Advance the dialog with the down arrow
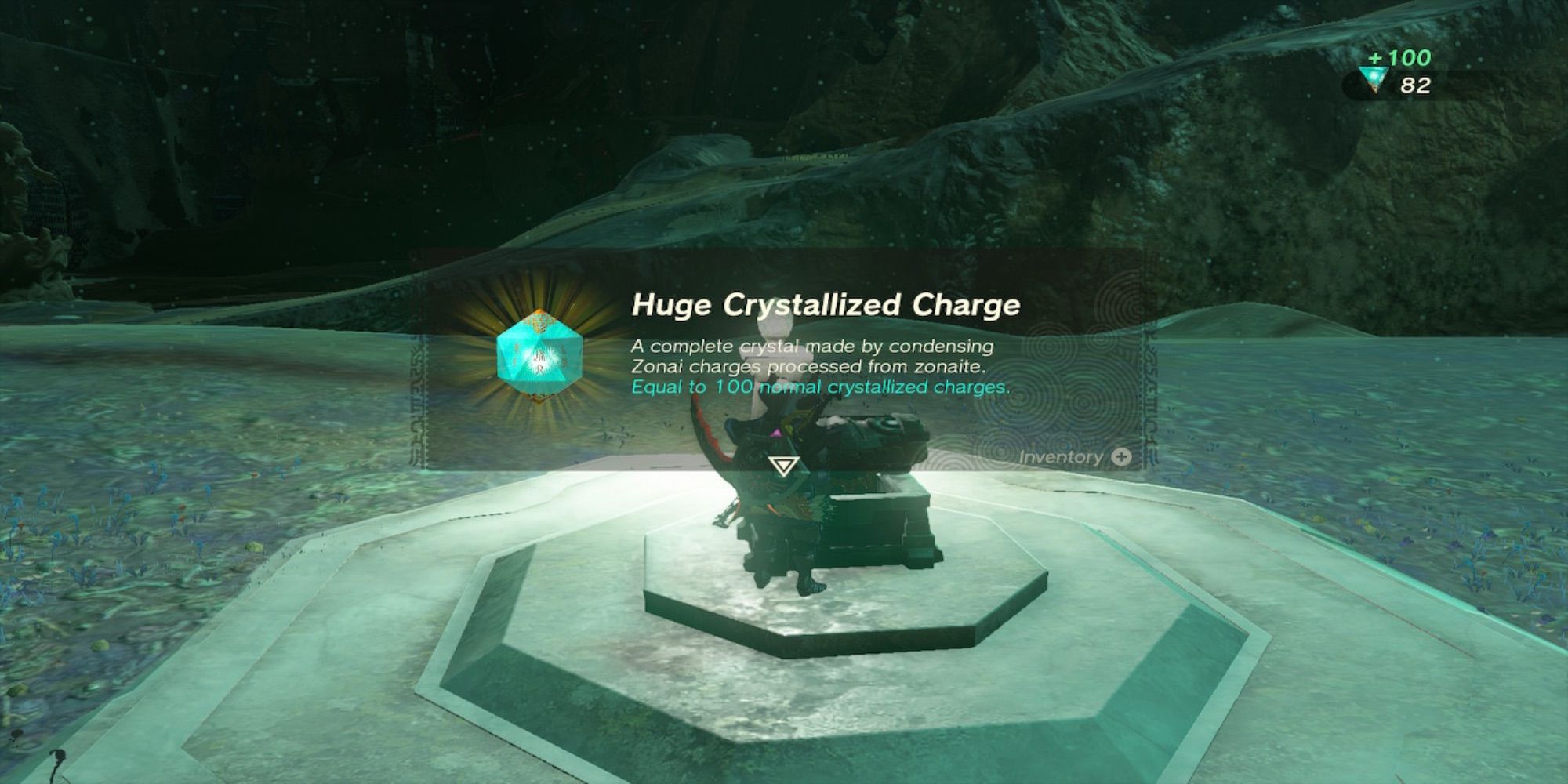 pyautogui.click(x=782, y=467)
